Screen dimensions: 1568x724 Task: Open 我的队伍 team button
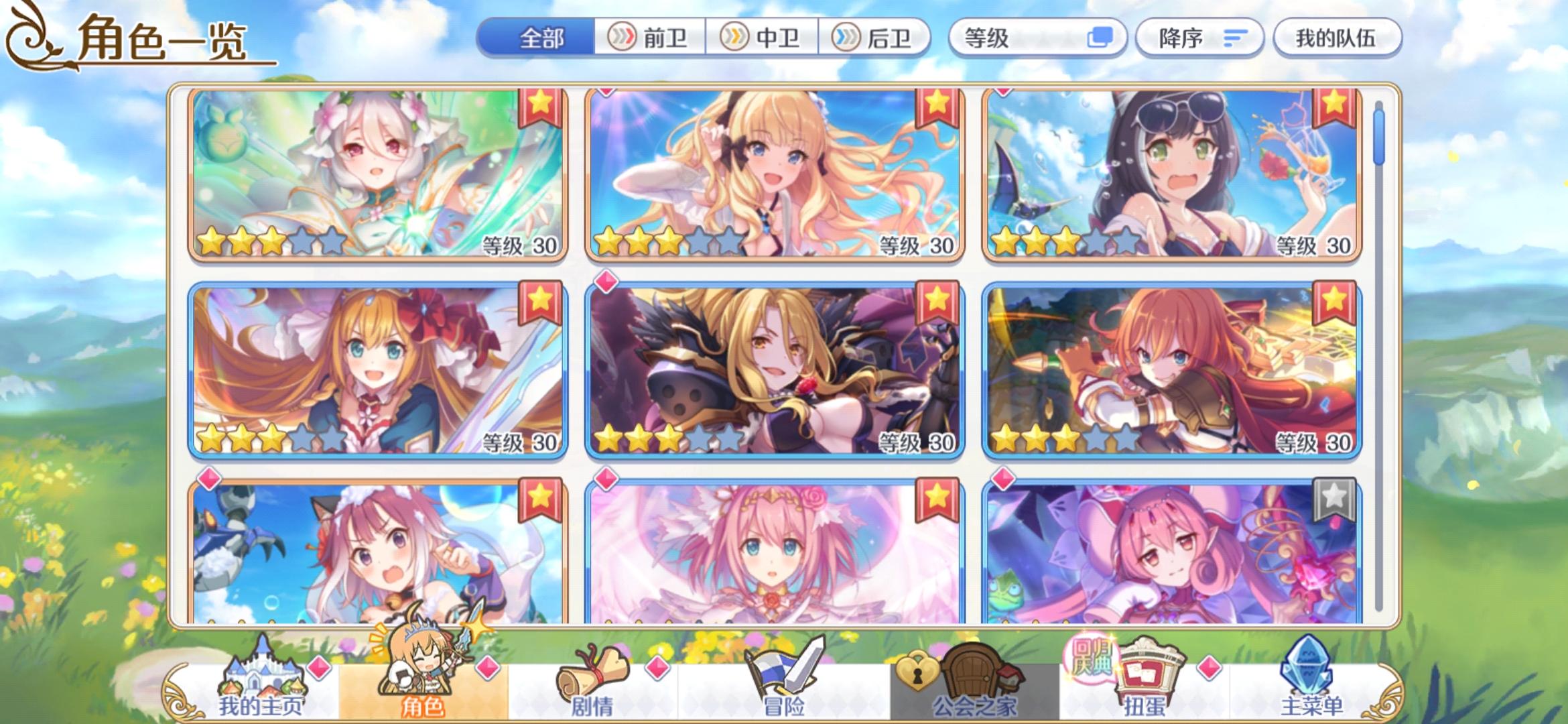click(x=1336, y=38)
